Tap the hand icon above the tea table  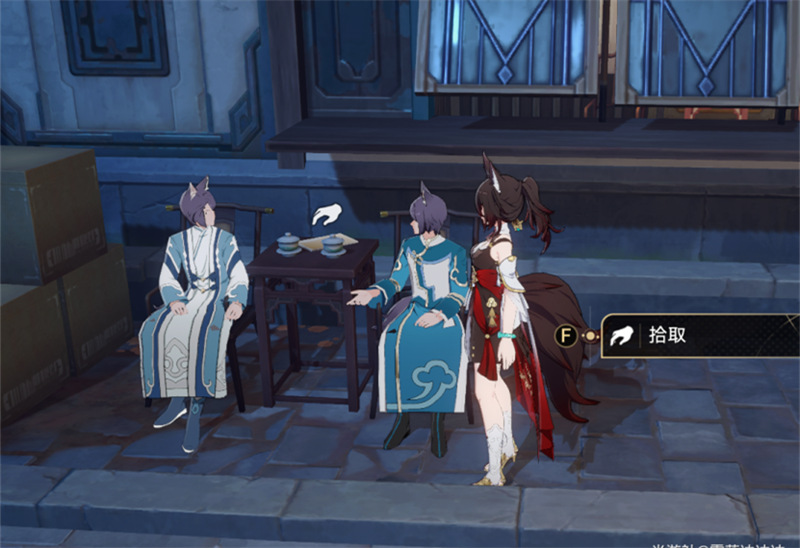(326, 214)
